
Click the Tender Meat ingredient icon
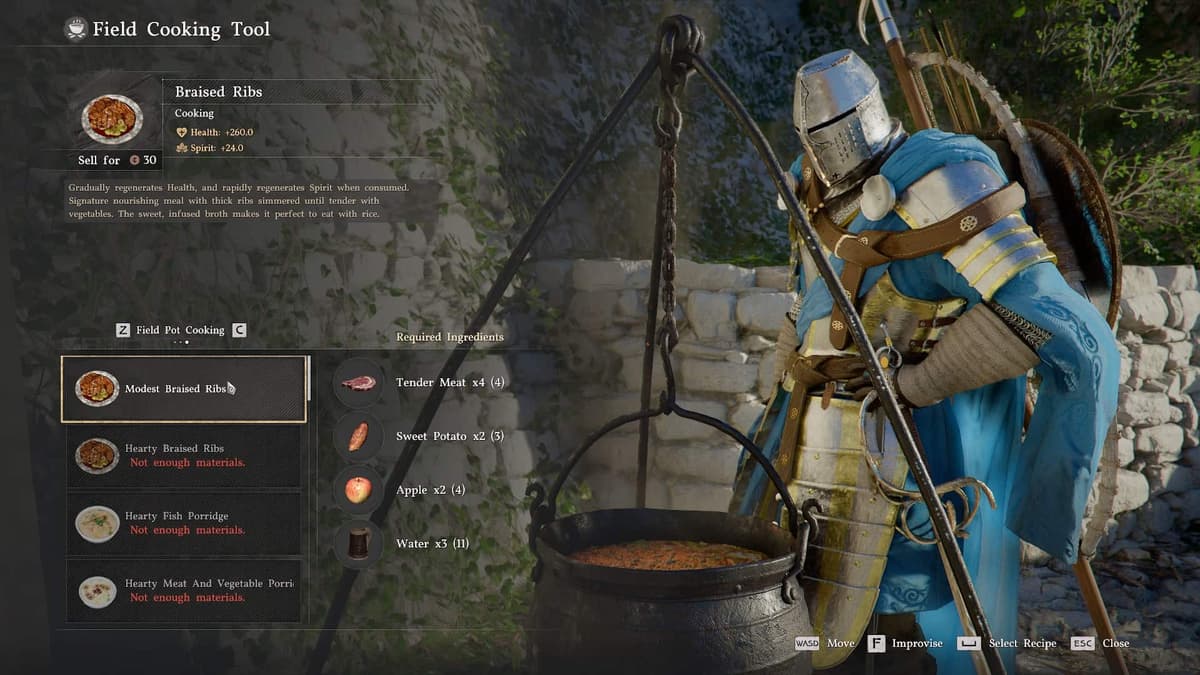(x=358, y=383)
